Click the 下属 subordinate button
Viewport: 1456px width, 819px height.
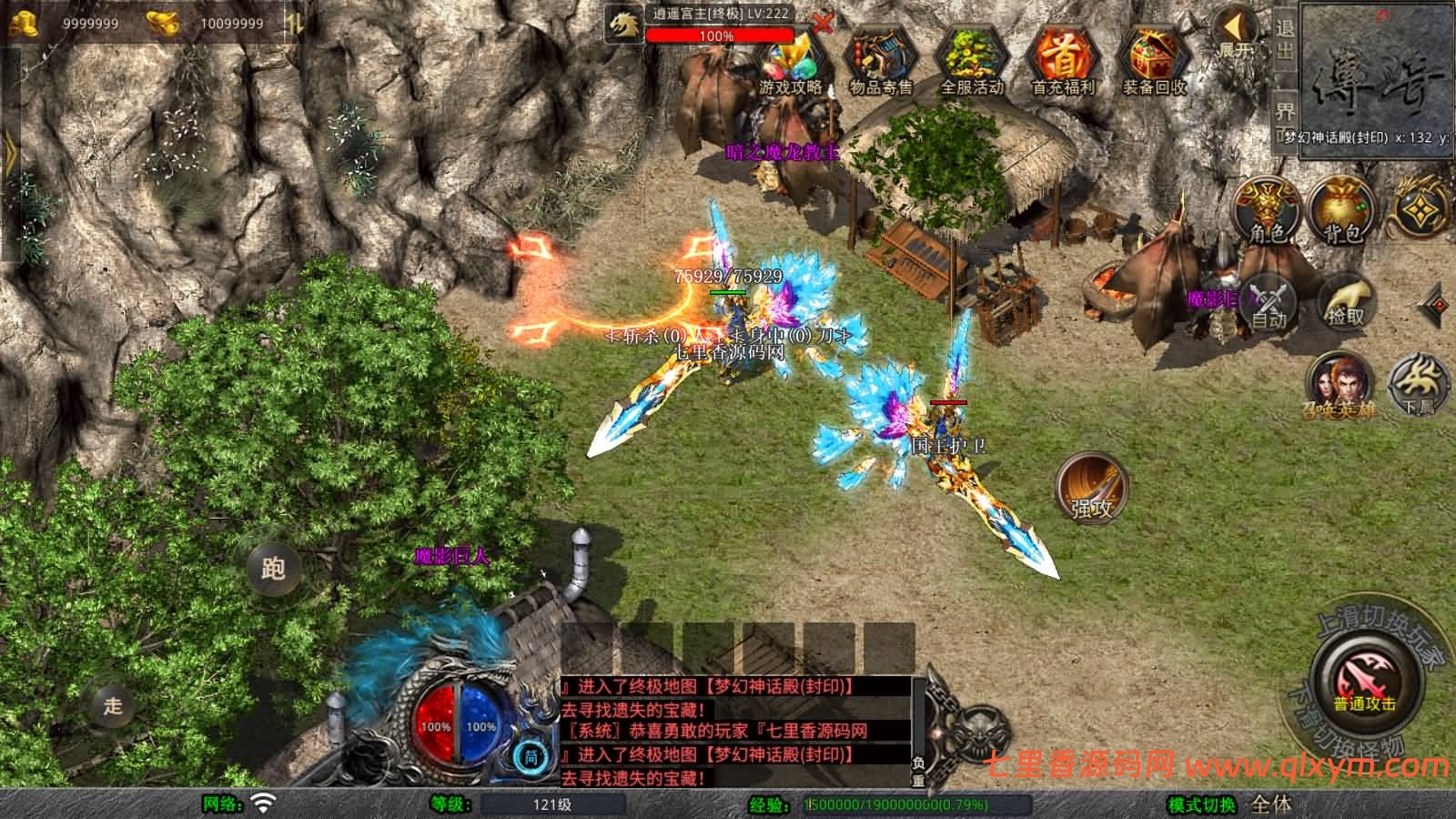[1418, 385]
